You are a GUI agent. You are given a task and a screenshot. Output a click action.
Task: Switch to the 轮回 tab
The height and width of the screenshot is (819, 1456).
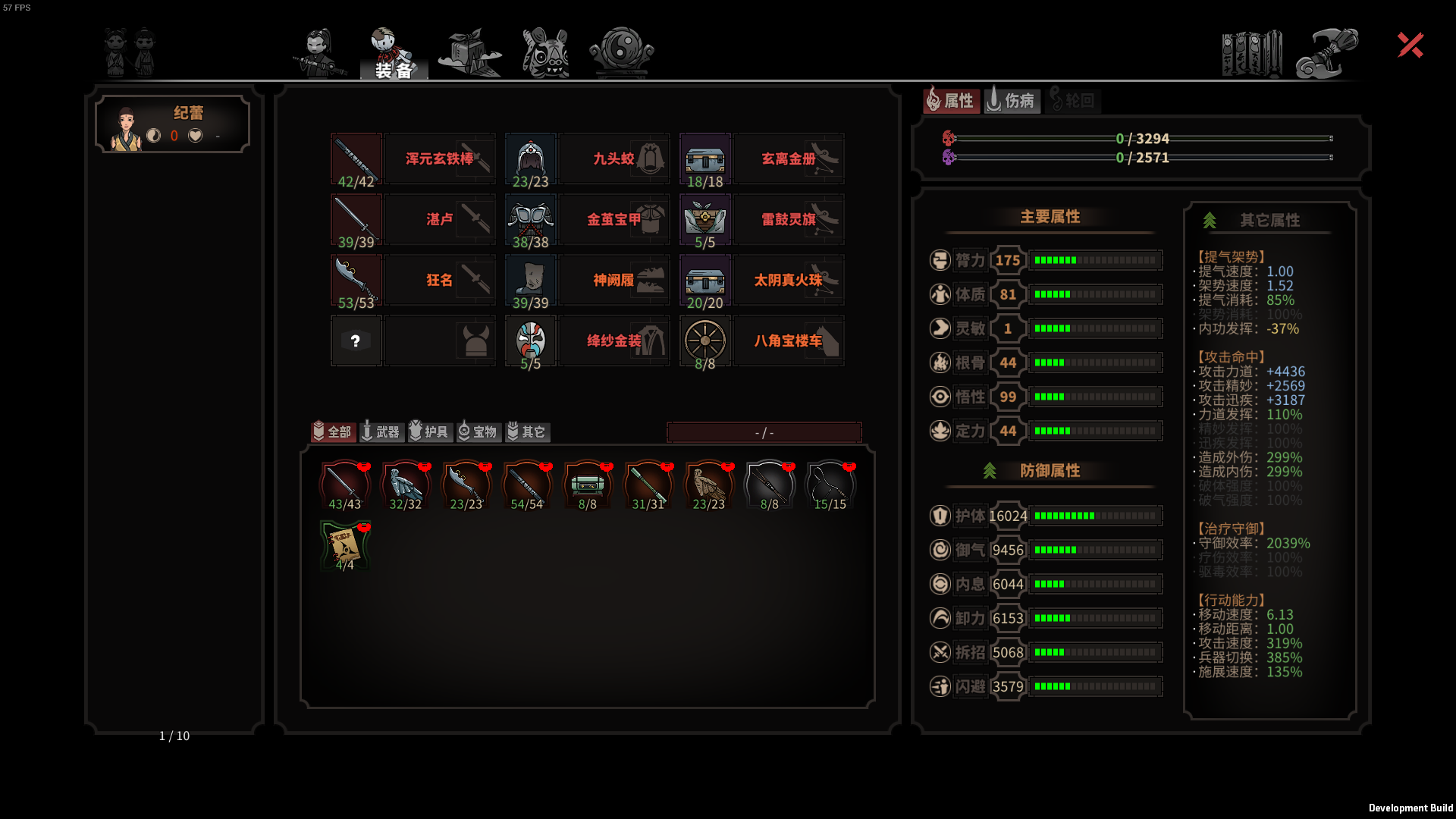(x=1073, y=99)
